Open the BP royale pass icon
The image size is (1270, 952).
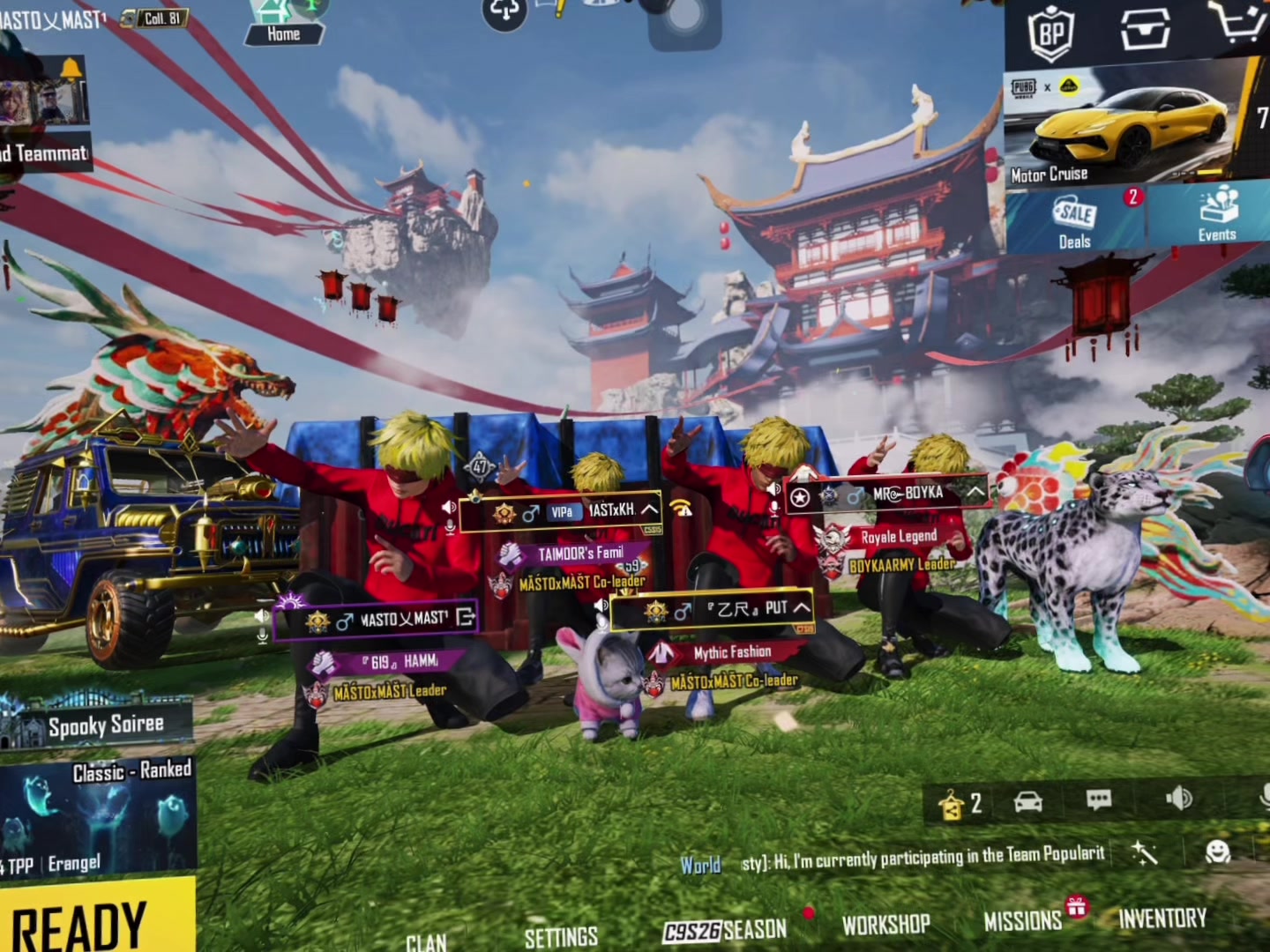[1051, 33]
